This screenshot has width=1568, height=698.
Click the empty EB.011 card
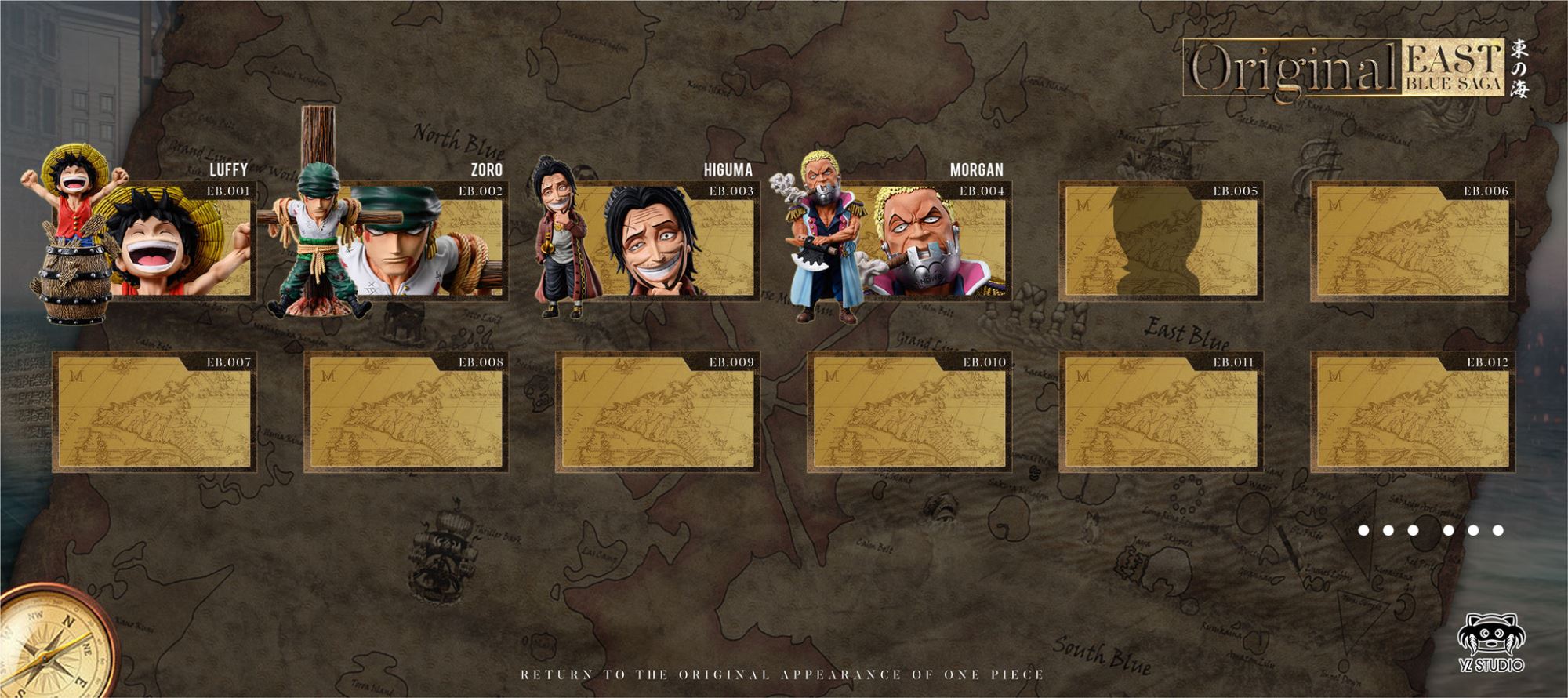point(1160,413)
